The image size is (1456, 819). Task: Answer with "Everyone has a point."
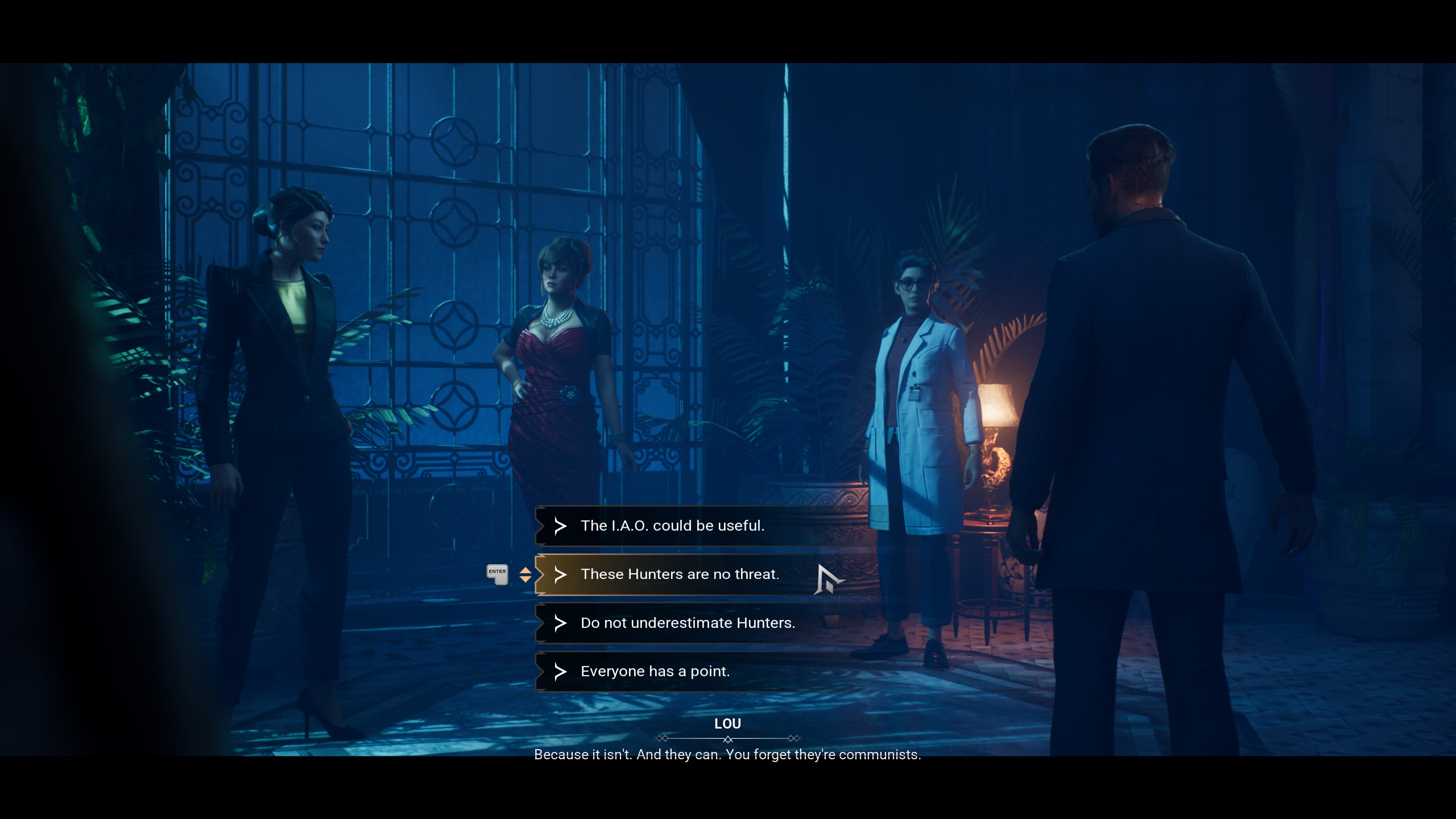(x=655, y=672)
